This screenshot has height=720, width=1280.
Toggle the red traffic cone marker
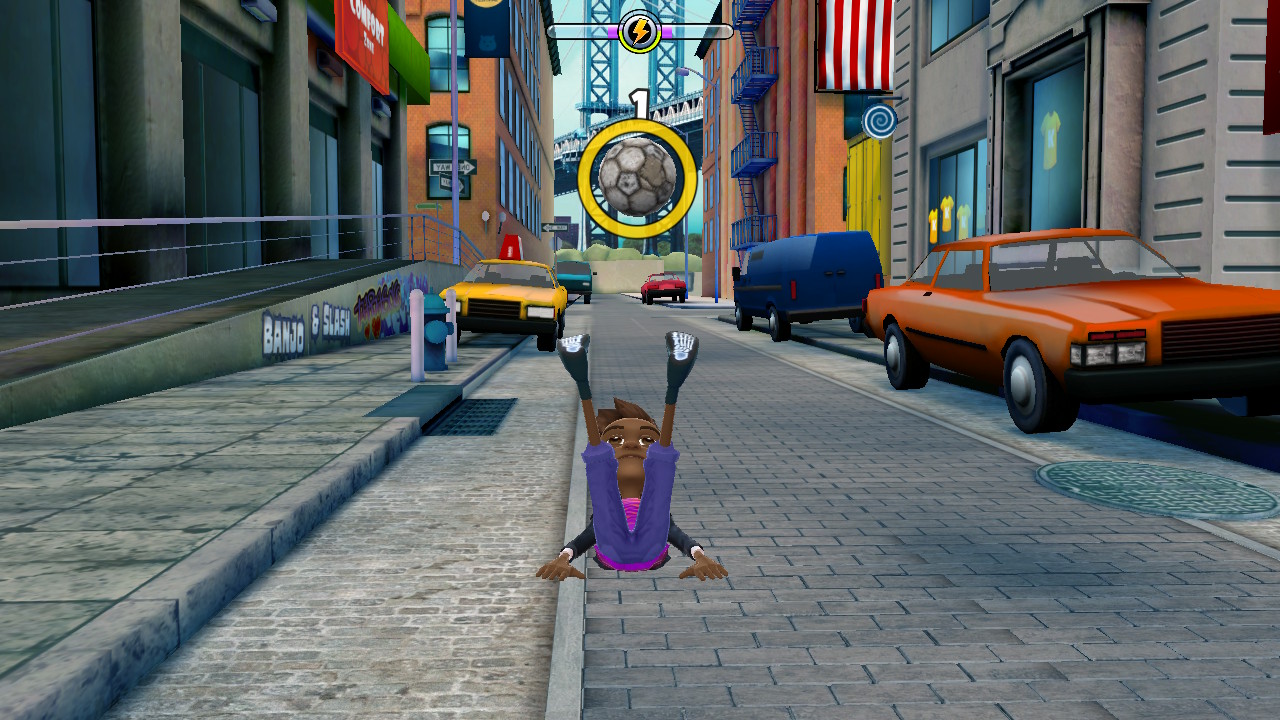pyautogui.click(x=512, y=248)
